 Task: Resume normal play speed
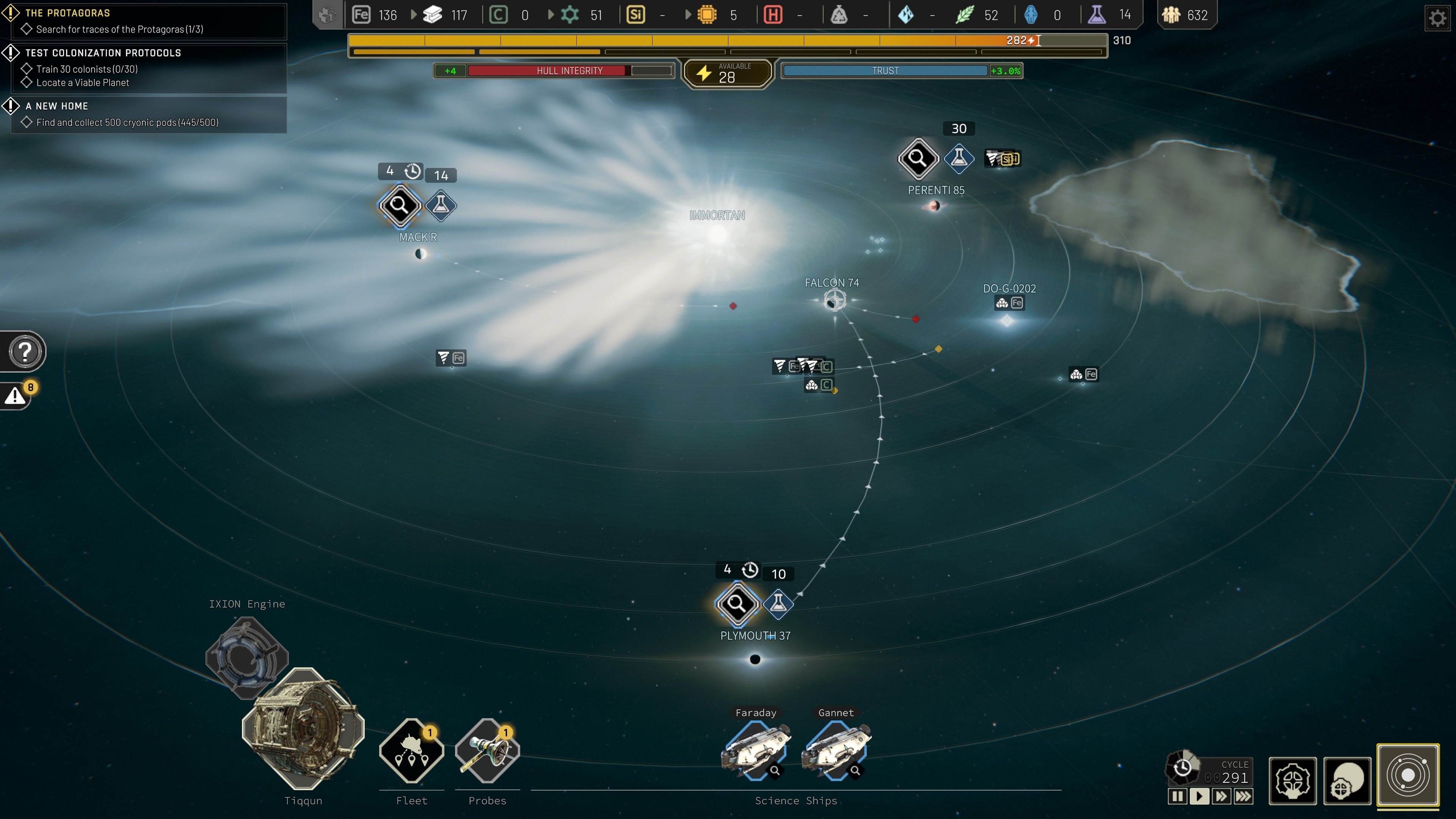pos(1199,796)
